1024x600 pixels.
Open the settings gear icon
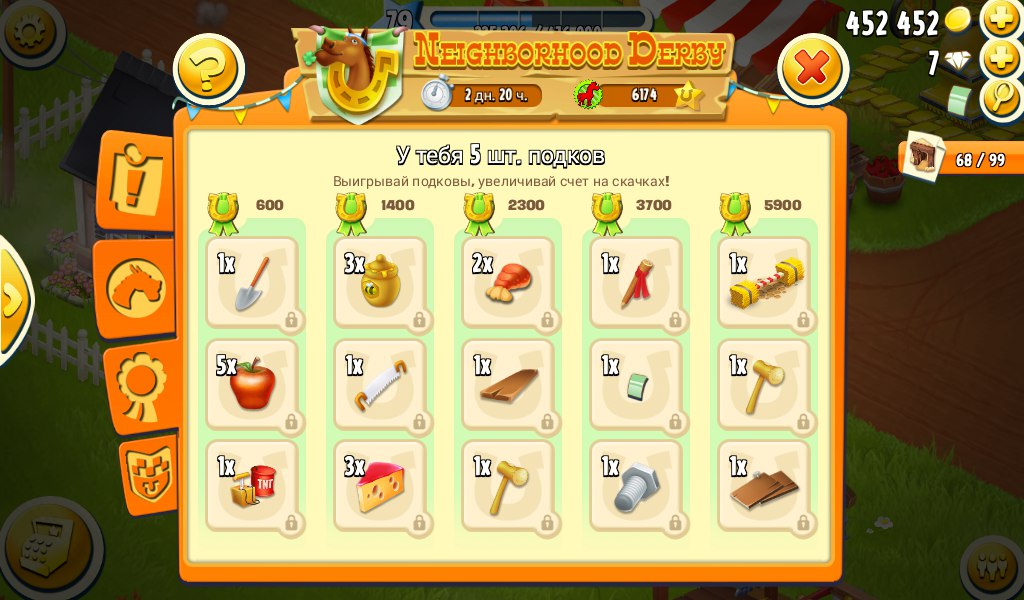pyautogui.click(x=26, y=31)
